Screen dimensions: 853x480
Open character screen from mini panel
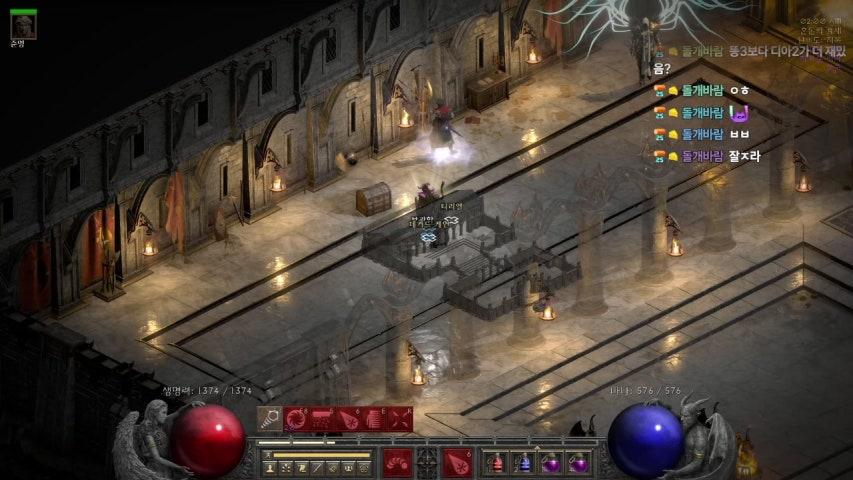270,467
